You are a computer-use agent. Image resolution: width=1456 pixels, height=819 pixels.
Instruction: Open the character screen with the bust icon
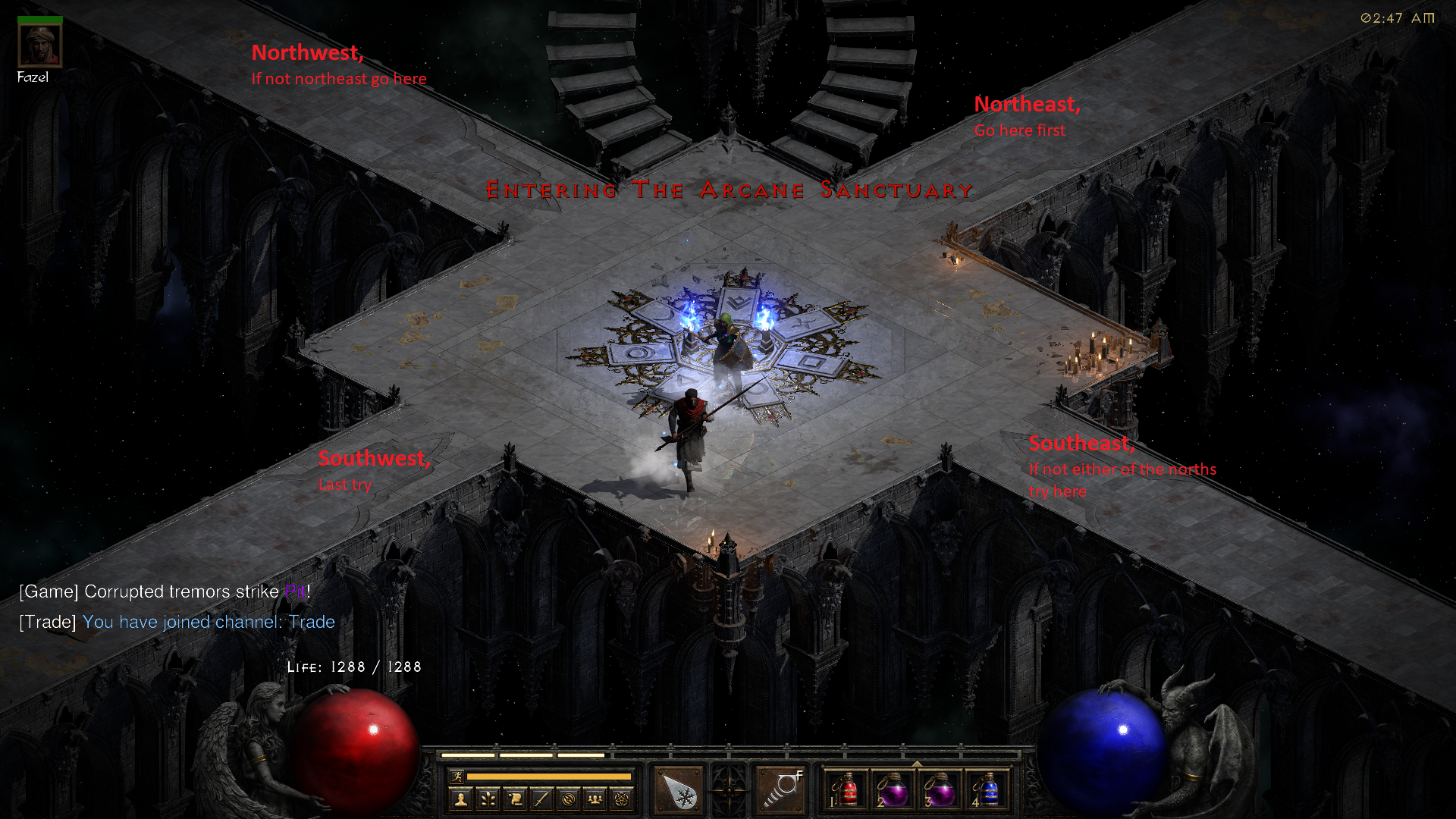click(x=460, y=799)
